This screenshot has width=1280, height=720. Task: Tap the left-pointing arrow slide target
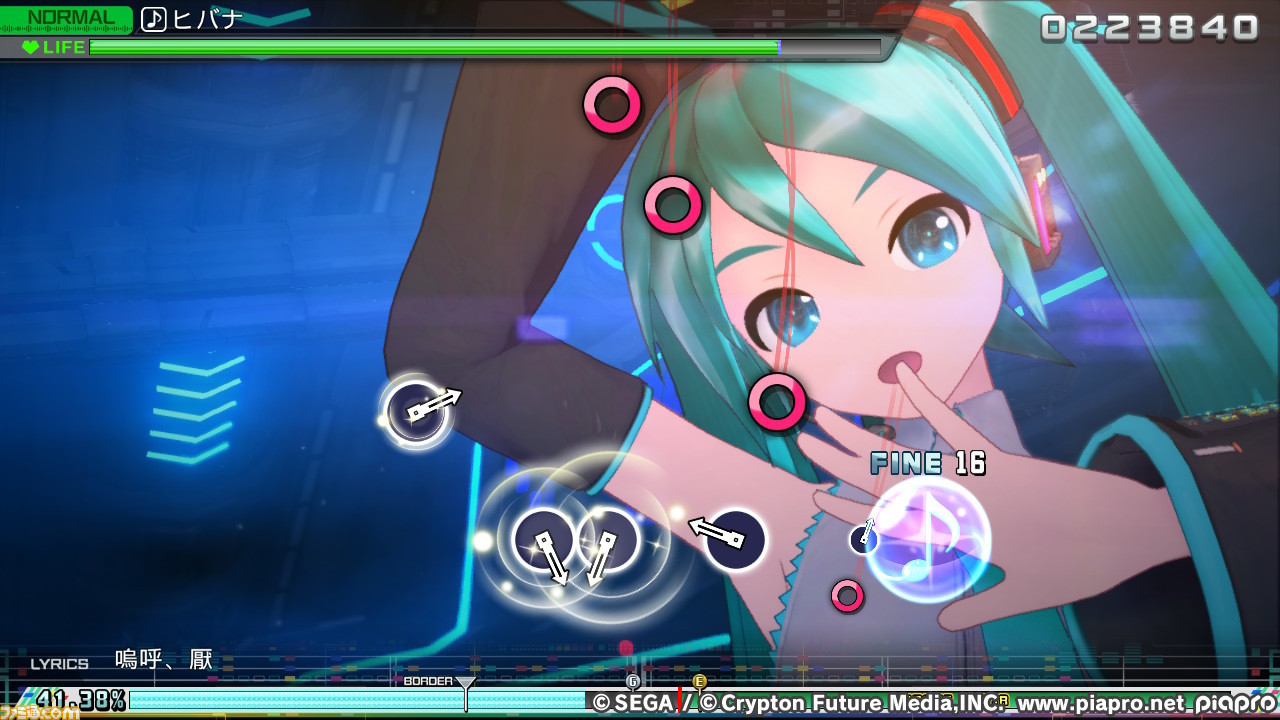click(x=735, y=539)
